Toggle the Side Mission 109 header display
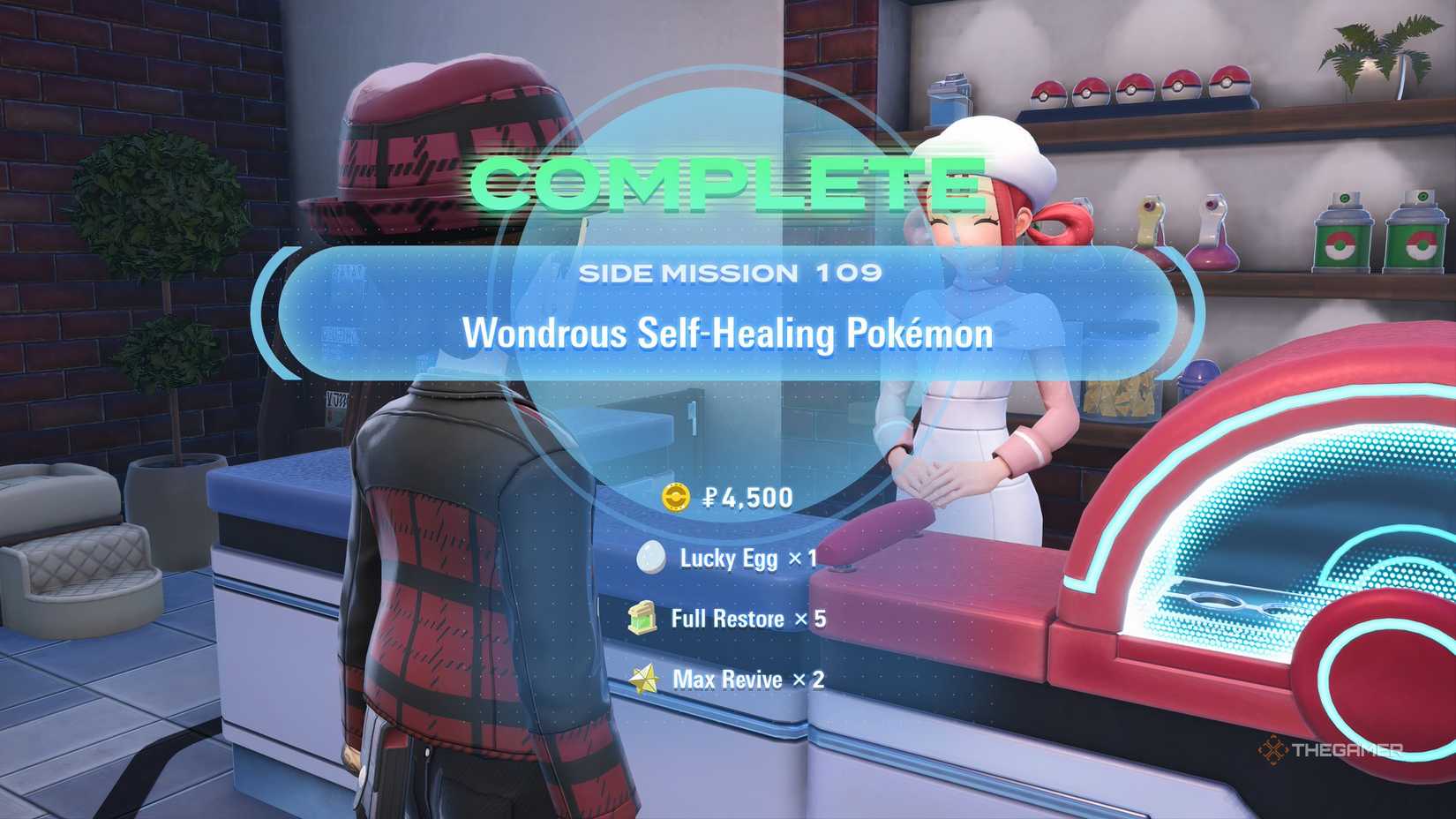 click(x=731, y=274)
